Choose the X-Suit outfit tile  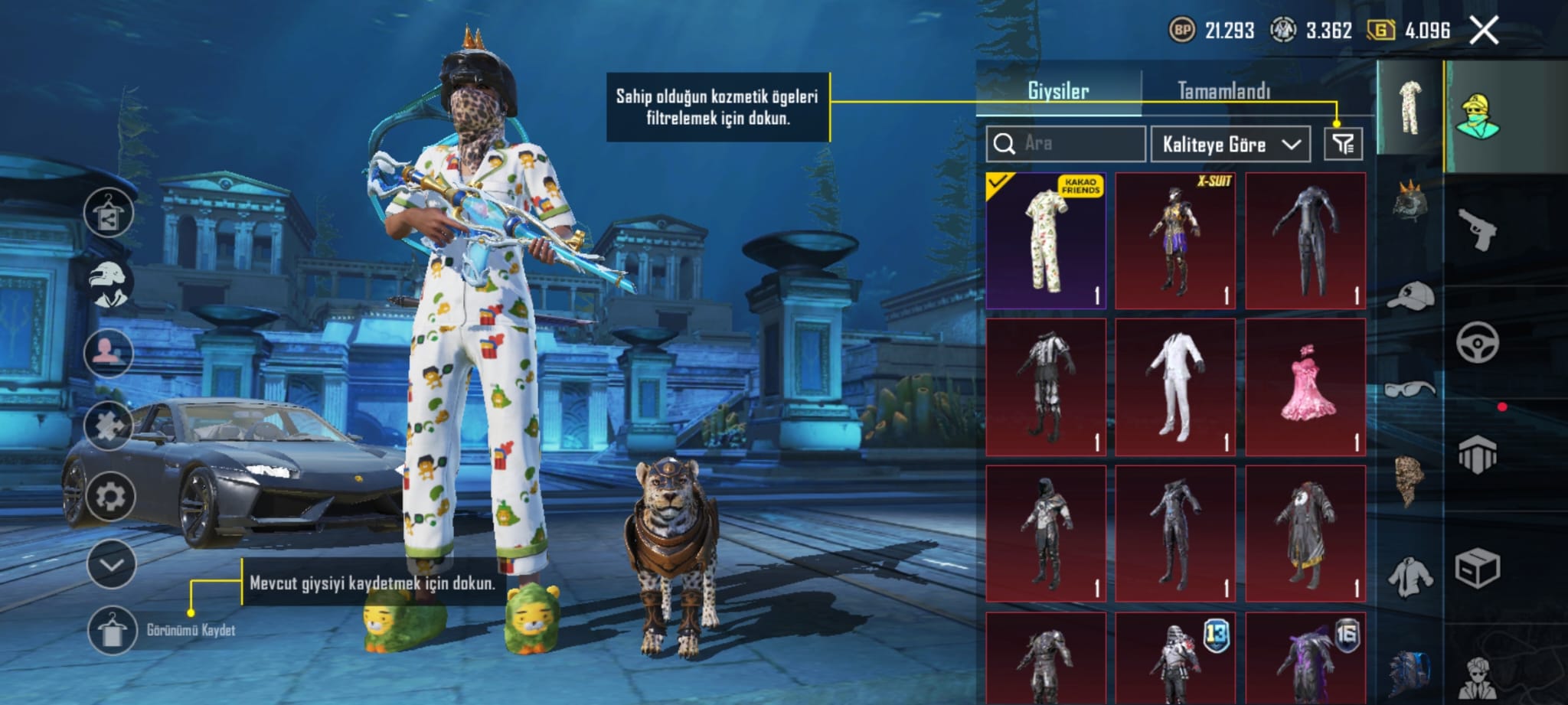pyautogui.click(x=1175, y=240)
